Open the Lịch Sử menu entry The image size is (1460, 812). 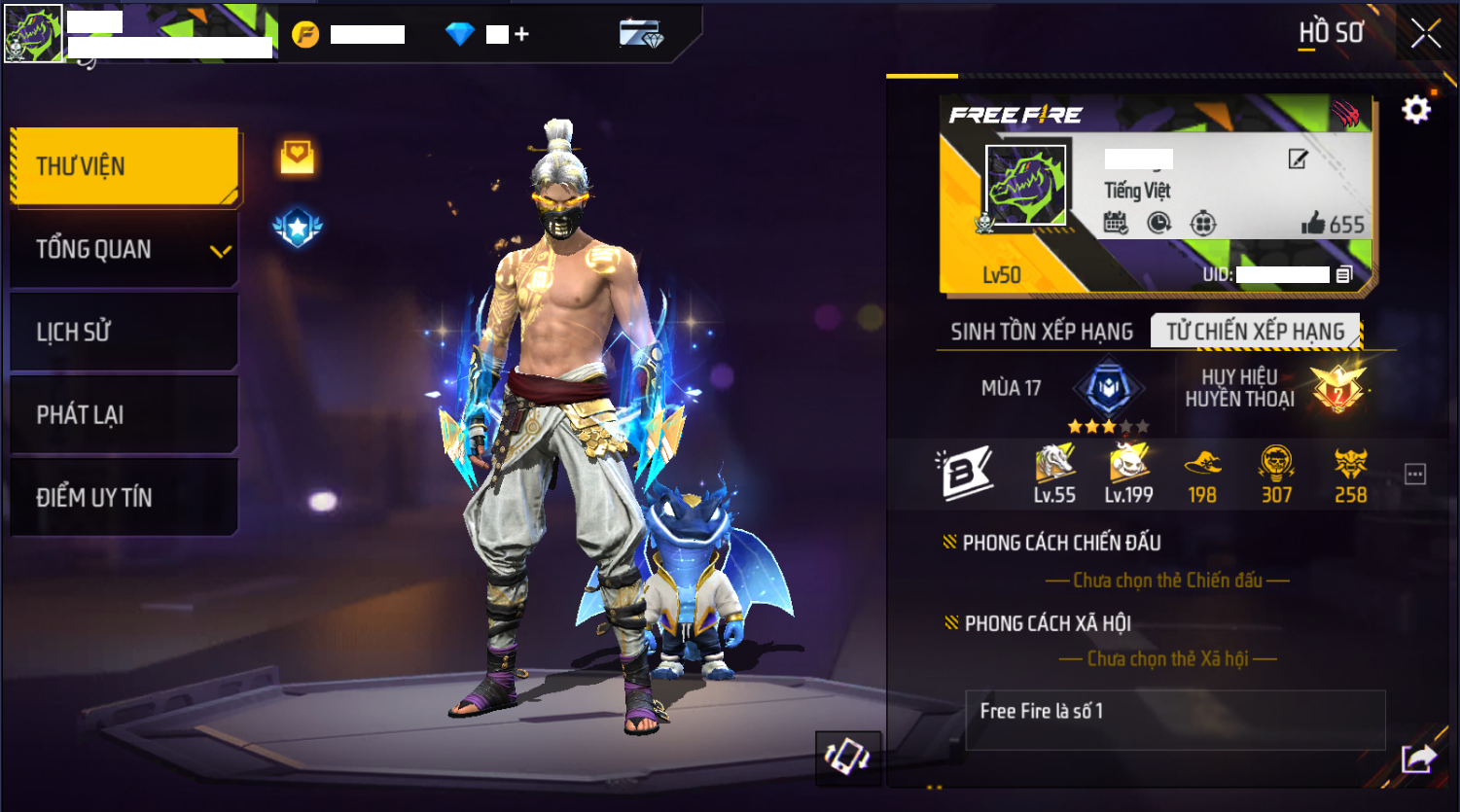point(125,333)
